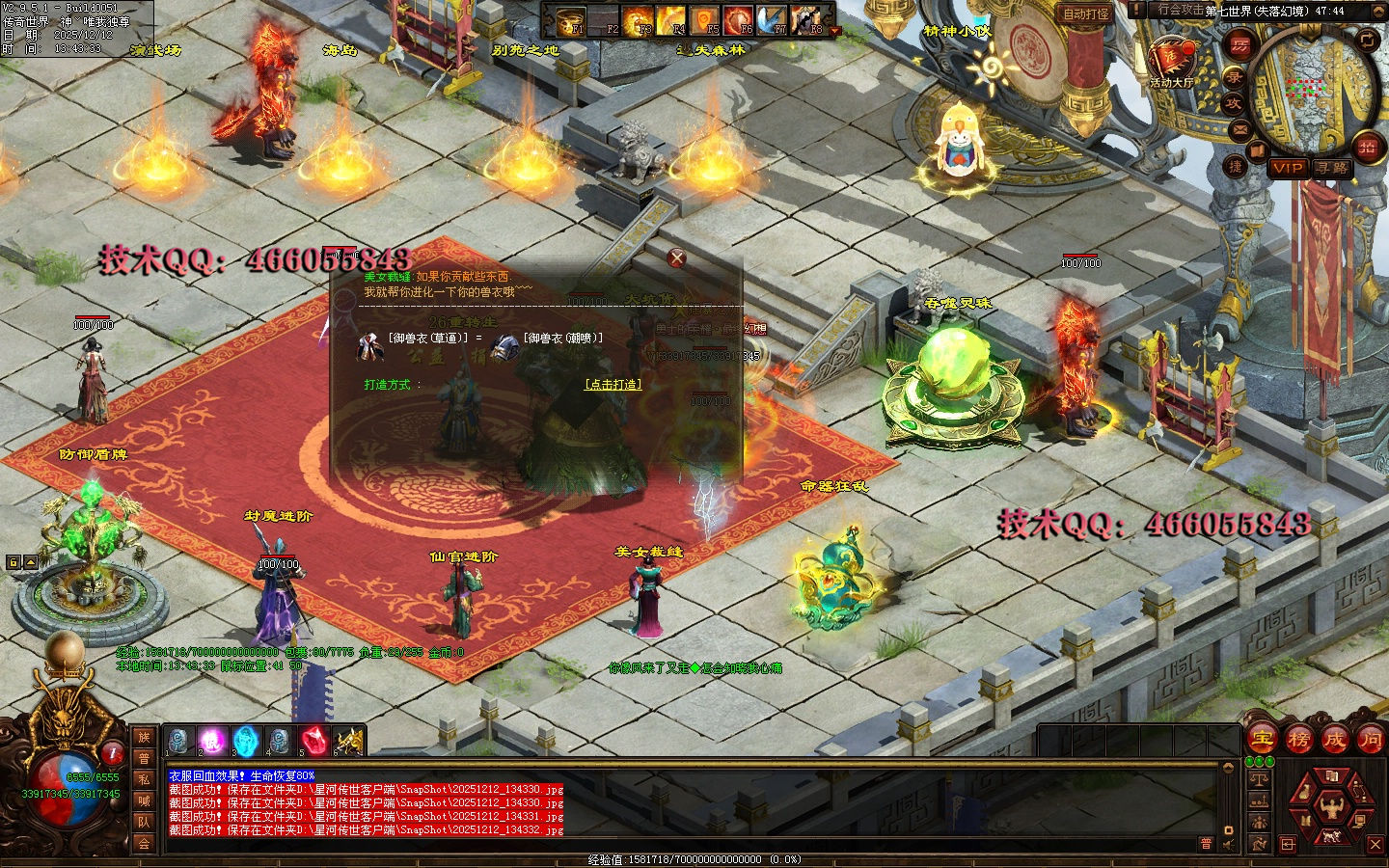Toggle the 自动打怪 auto-fight button
Image resolution: width=1389 pixels, height=868 pixels.
tap(1086, 14)
